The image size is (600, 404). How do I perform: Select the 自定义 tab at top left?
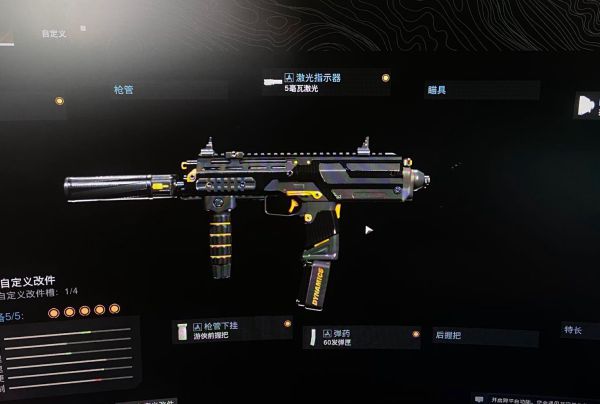pos(53,33)
